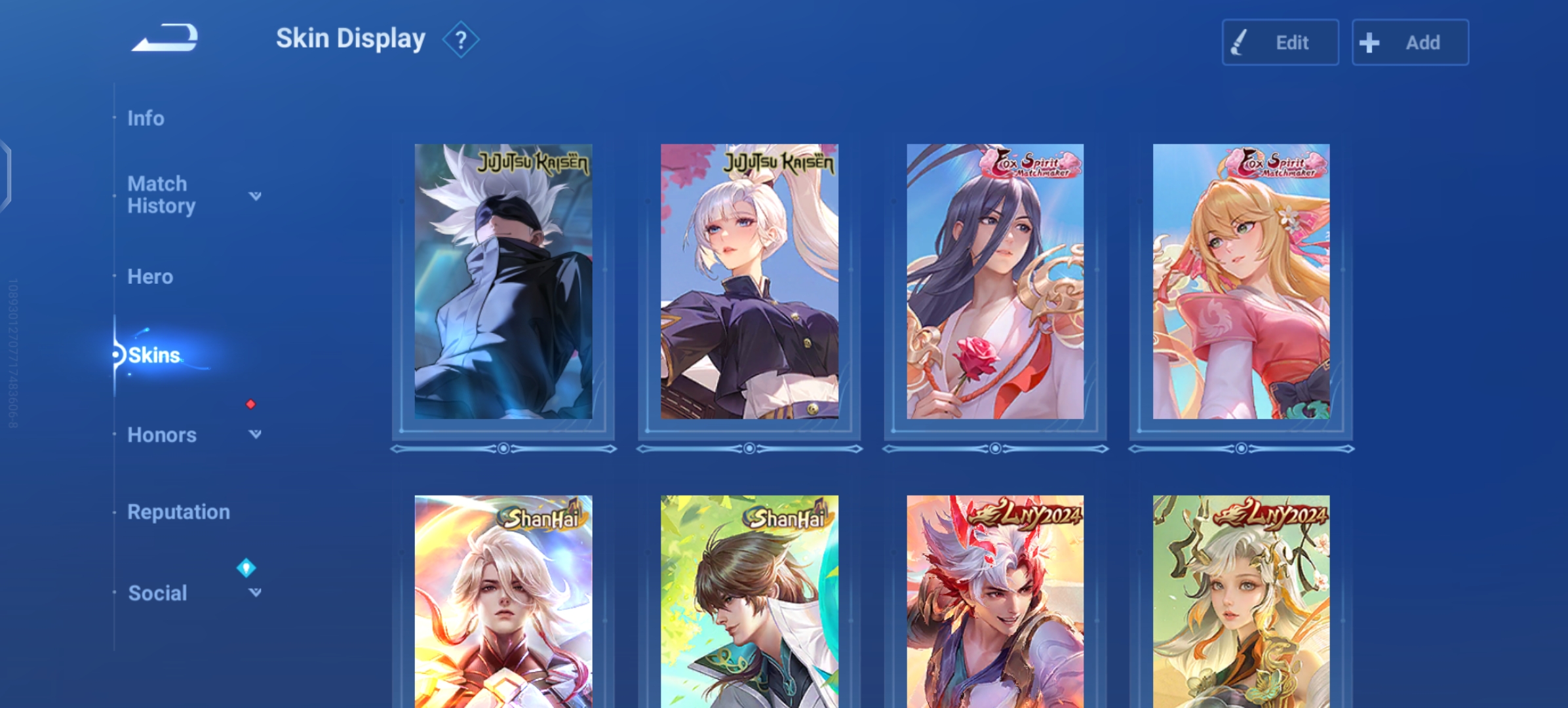Open the brown-haired ShanHai skin card
Screen dimensions: 1568x708
(x=749, y=601)
